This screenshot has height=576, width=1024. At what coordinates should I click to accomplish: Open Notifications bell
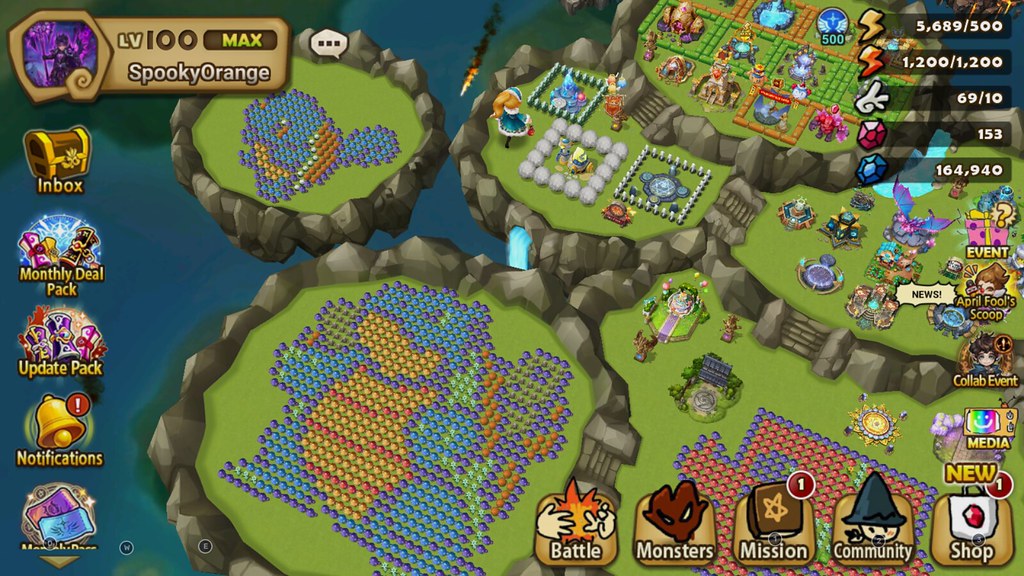tap(59, 428)
